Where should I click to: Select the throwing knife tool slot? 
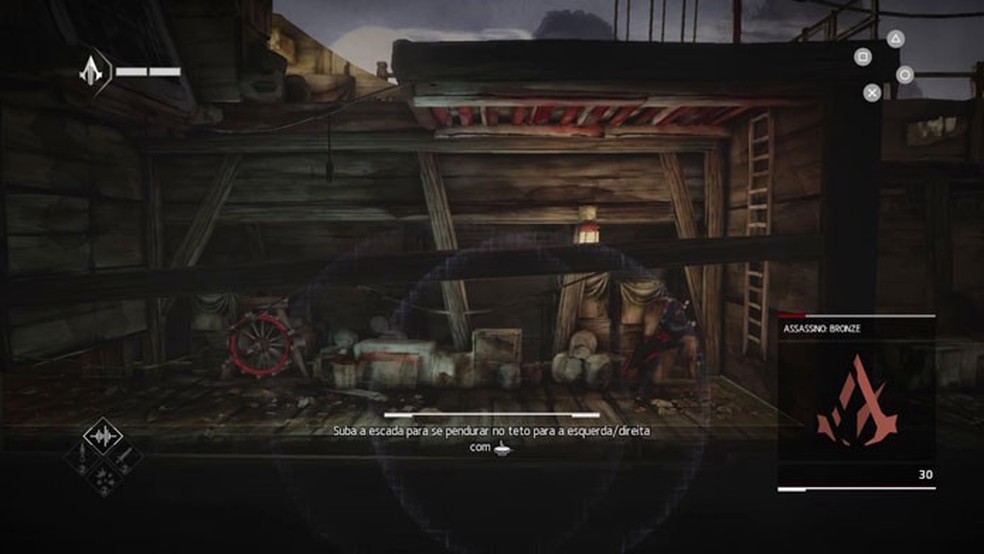(x=124, y=457)
